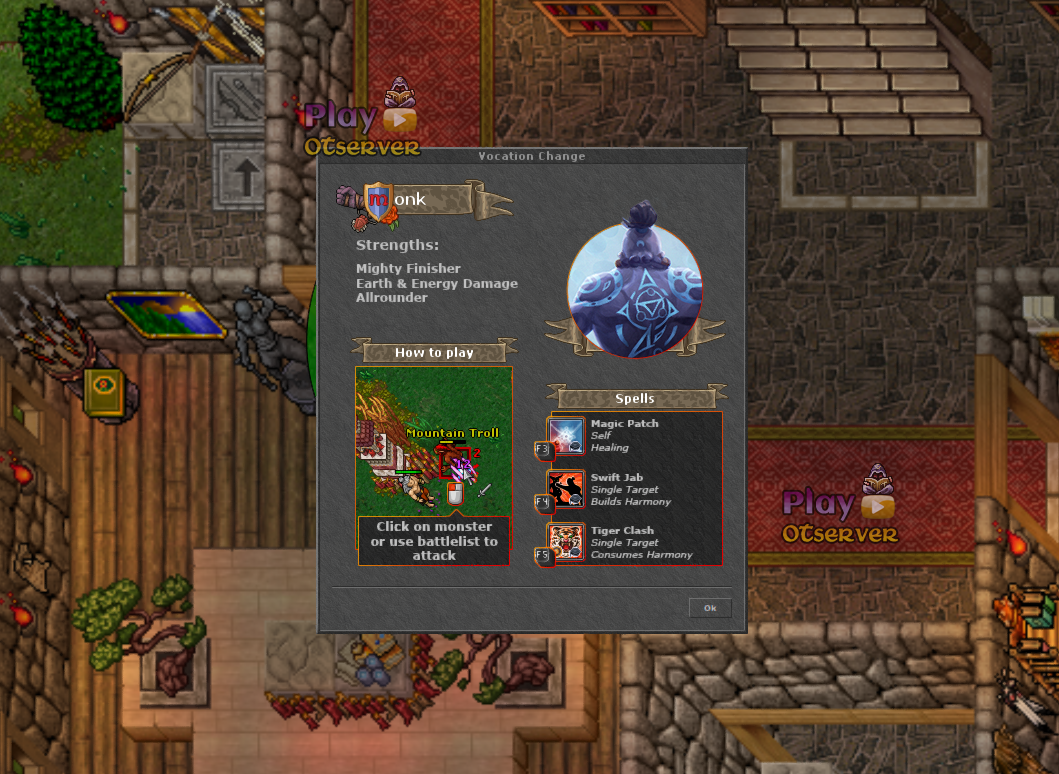
Task: Select the Swift Jab spell icon
Action: [567, 489]
